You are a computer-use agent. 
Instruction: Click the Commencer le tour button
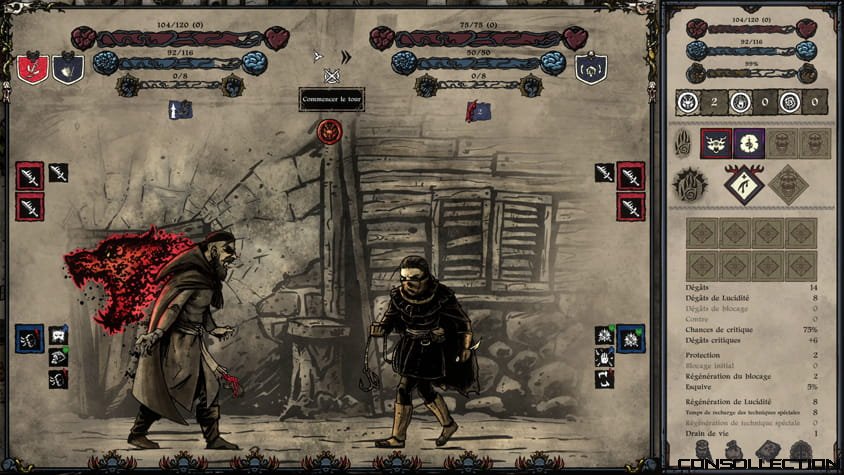pyautogui.click(x=331, y=100)
